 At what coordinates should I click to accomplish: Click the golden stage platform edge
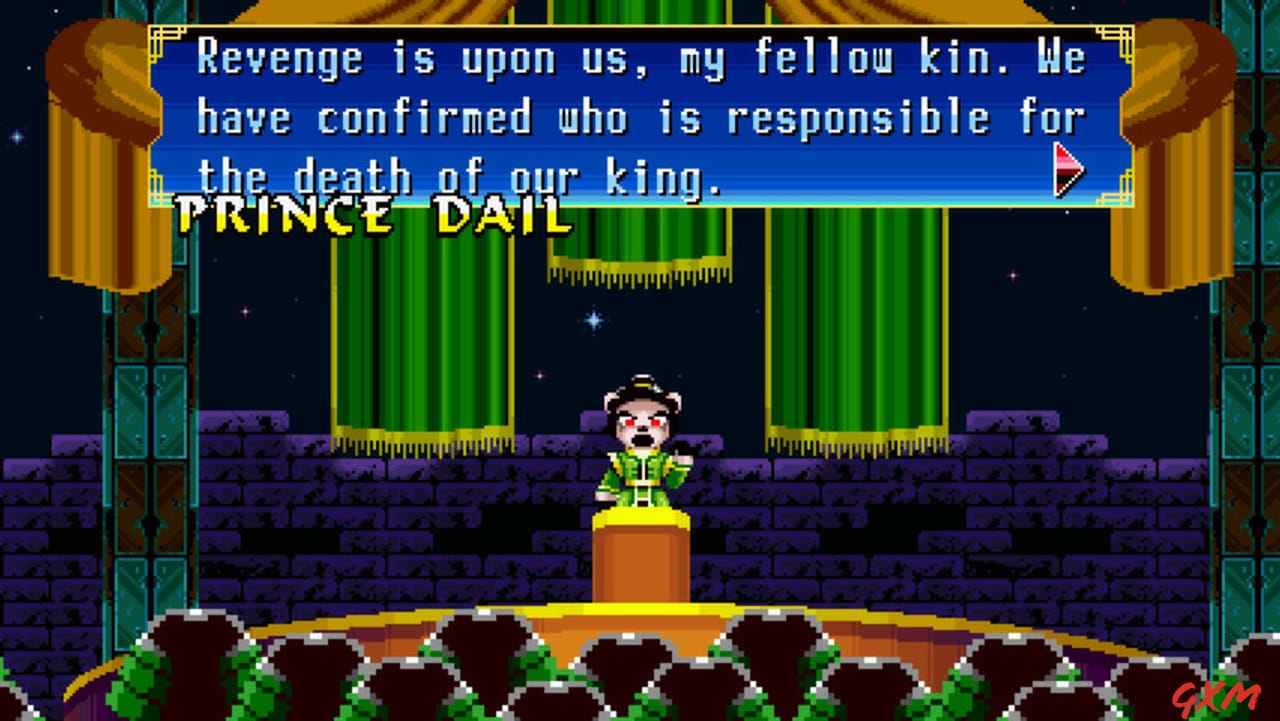[x=640, y=605]
